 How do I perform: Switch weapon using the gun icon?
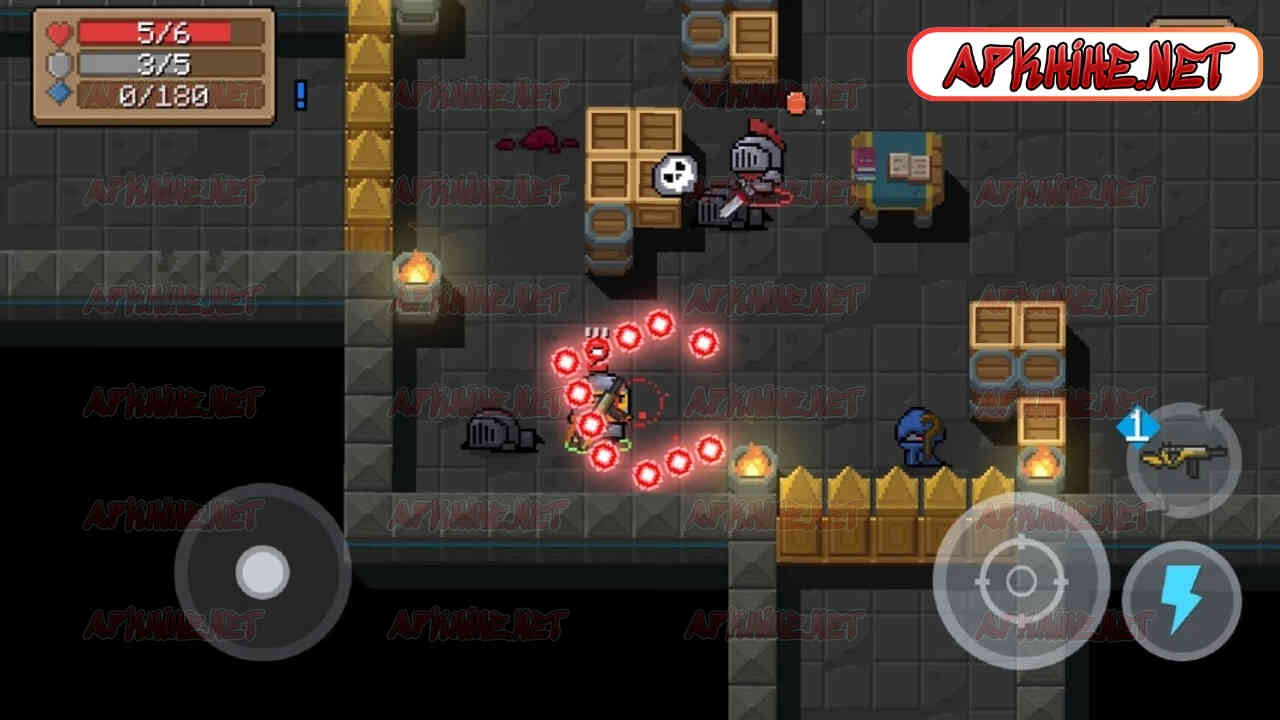(1184, 459)
